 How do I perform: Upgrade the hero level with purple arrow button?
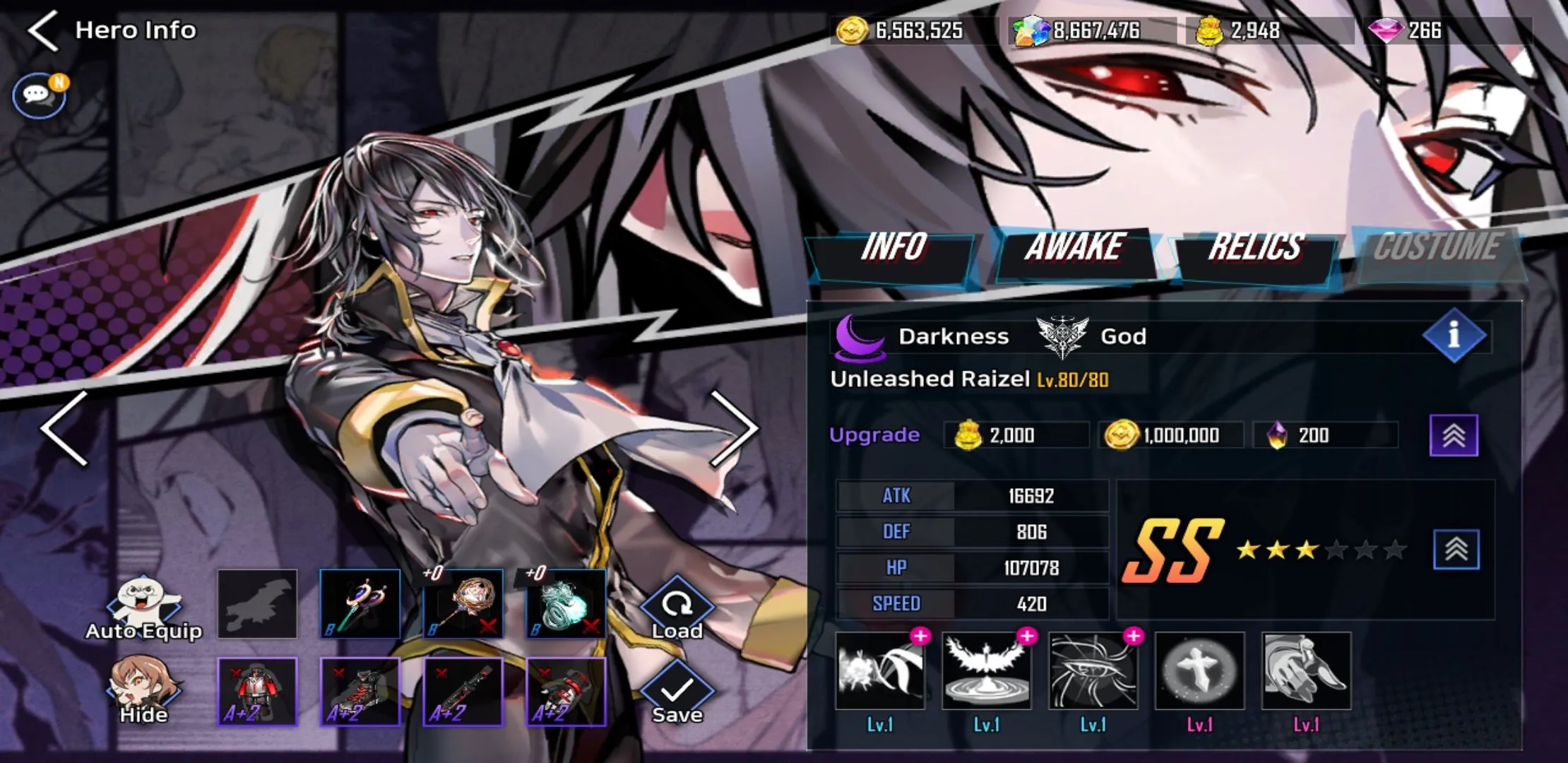click(1454, 435)
